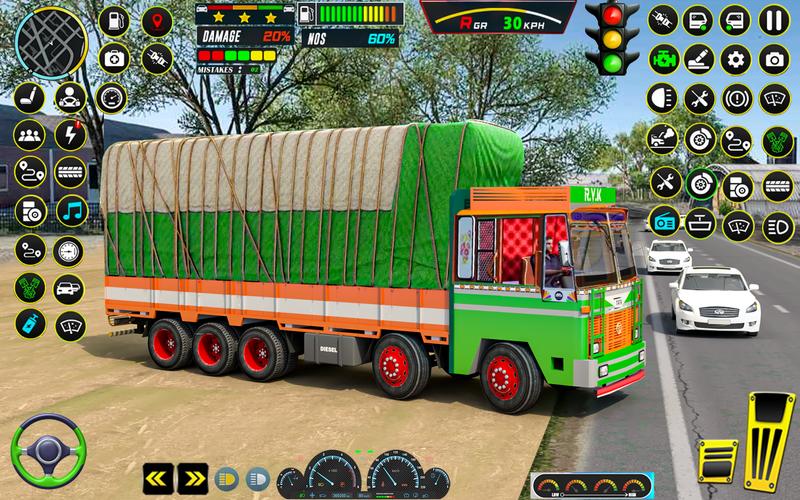Toggle the green engine icon
The width and height of the screenshot is (800, 500).
[662, 59]
